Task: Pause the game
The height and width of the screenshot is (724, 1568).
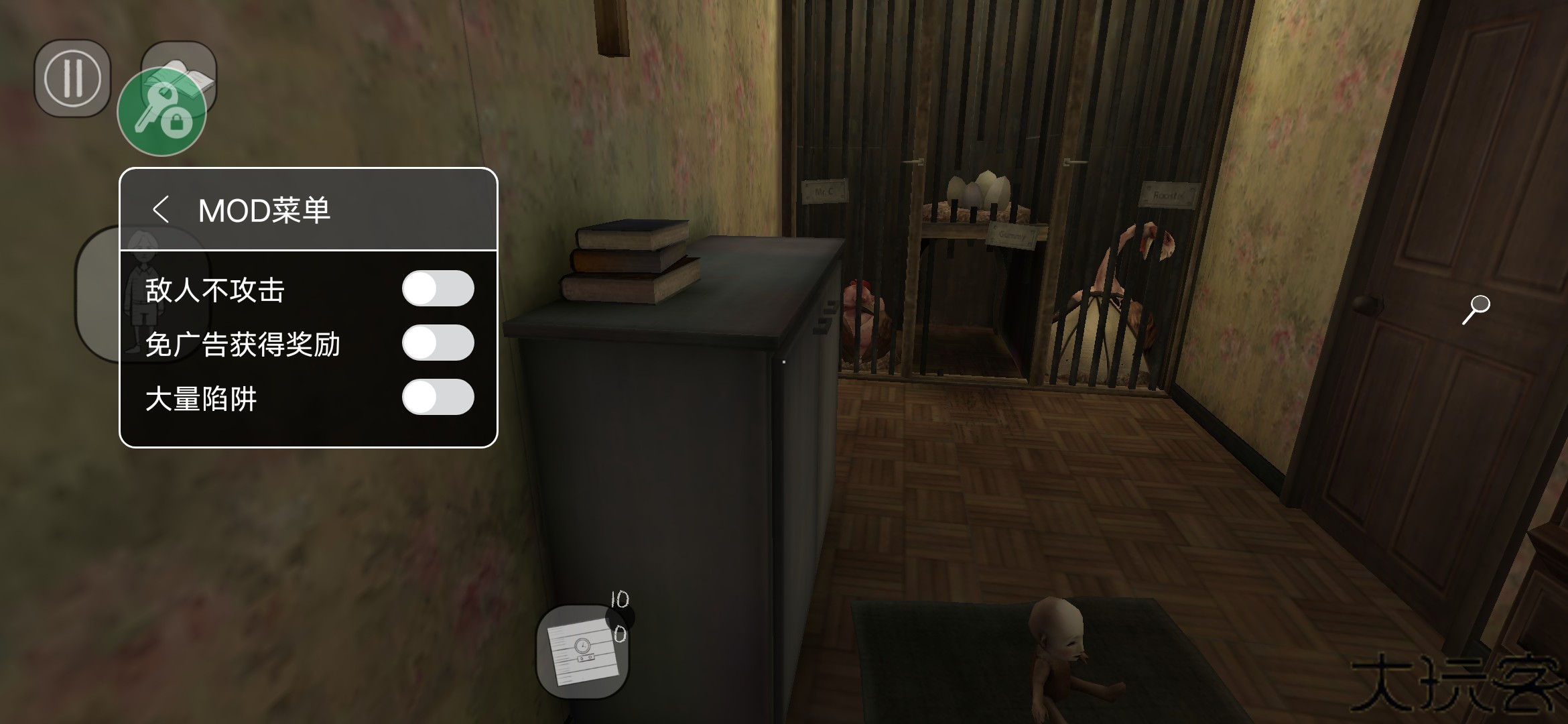Action: click(x=72, y=78)
